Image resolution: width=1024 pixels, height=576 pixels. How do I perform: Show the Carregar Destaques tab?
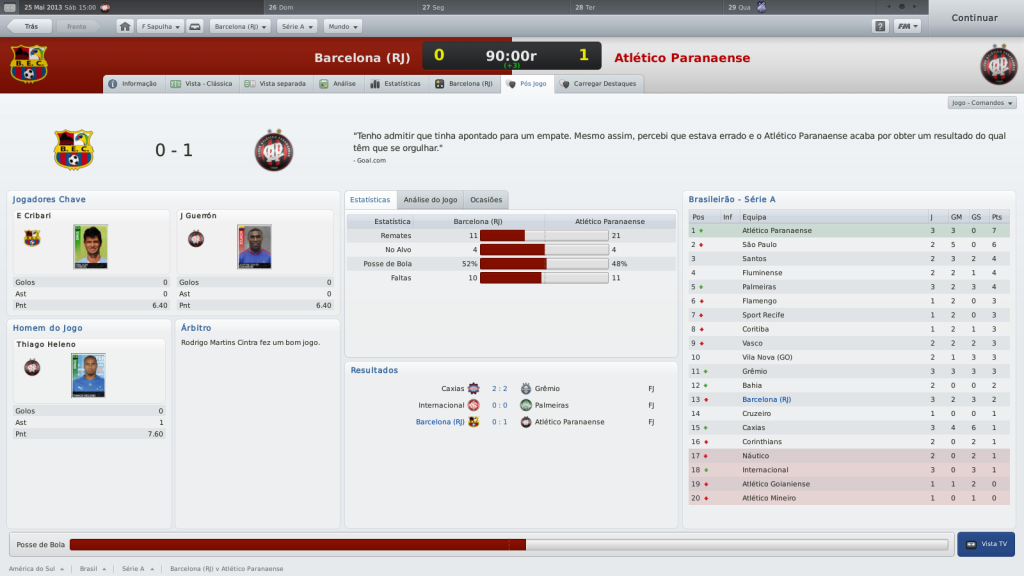click(x=599, y=84)
